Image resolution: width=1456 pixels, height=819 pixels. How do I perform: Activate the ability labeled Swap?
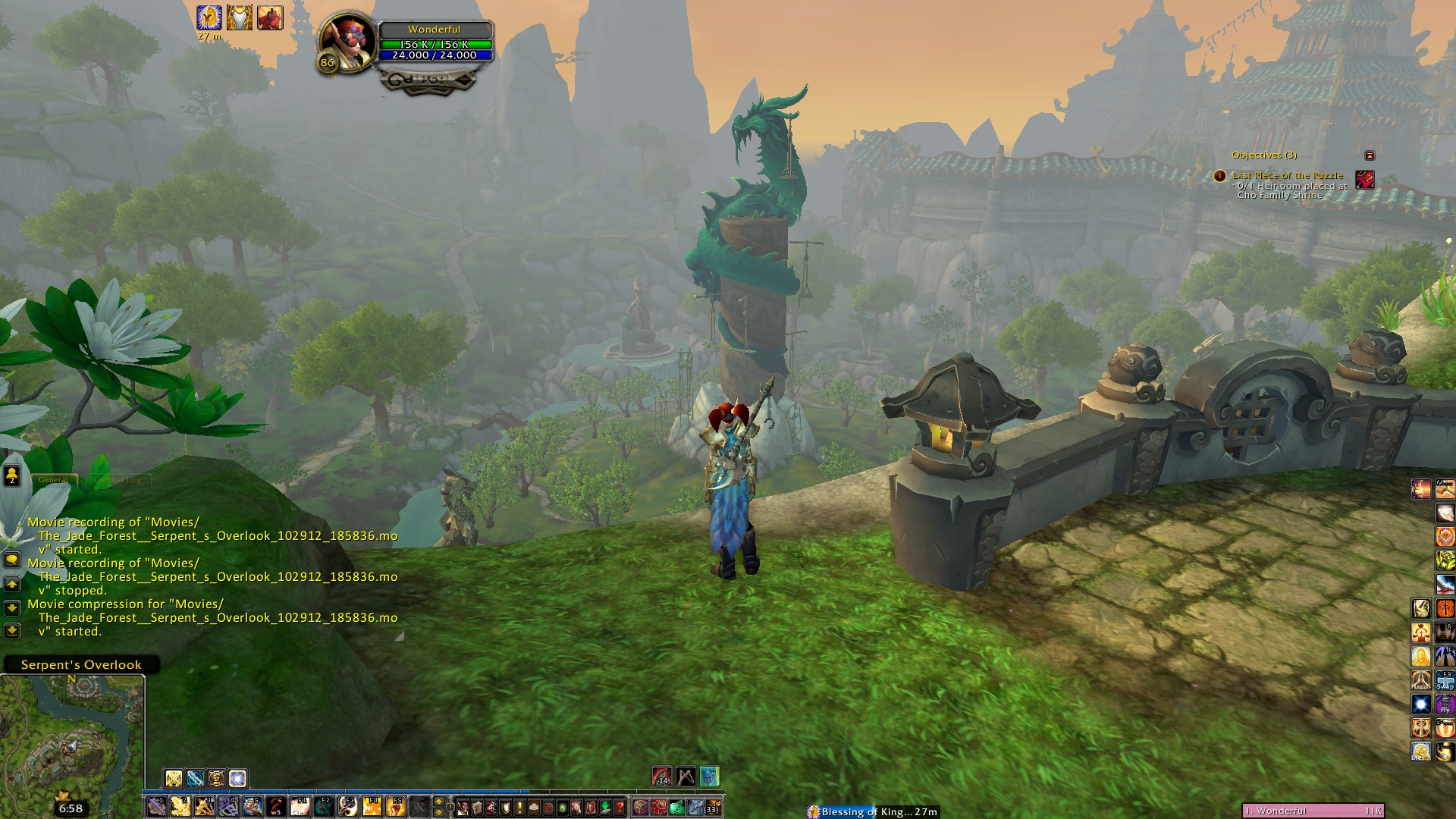pyautogui.click(x=1445, y=680)
